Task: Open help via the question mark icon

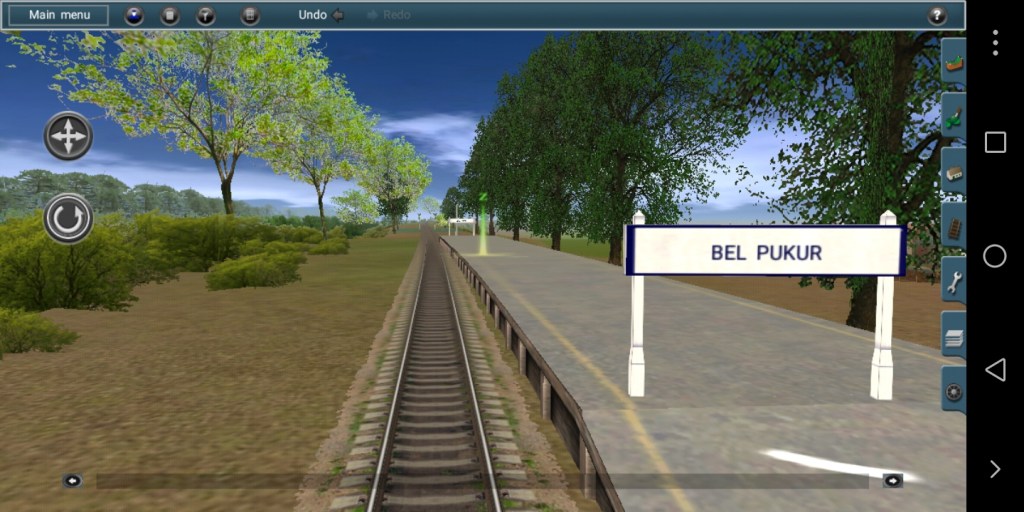Action: click(x=937, y=15)
